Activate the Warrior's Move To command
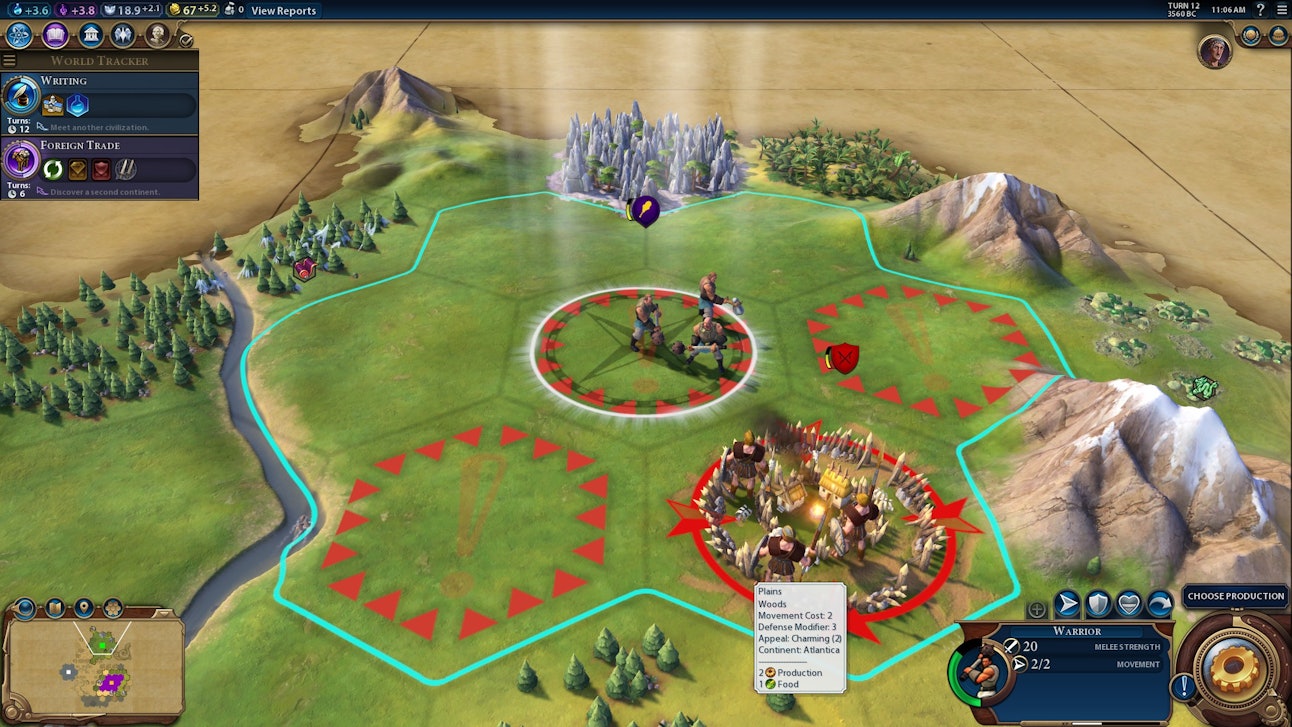The width and height of the screenshot is (1292, 727). click(x=1068, y=603)
